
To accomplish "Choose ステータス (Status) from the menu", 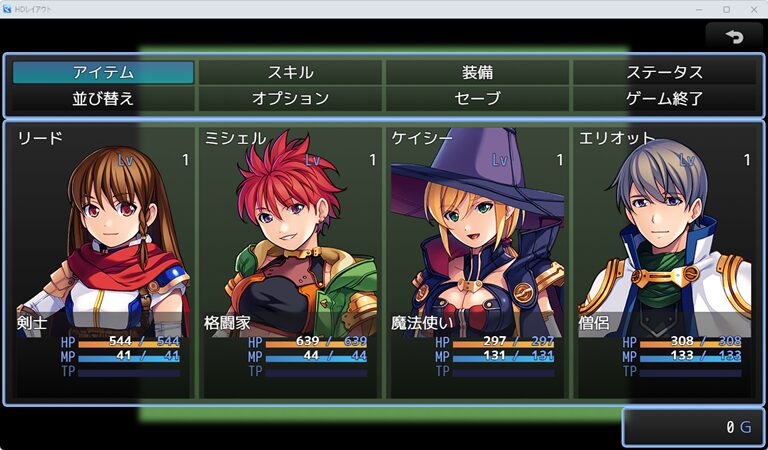I will pyautogui.click(x=664, y=72).
